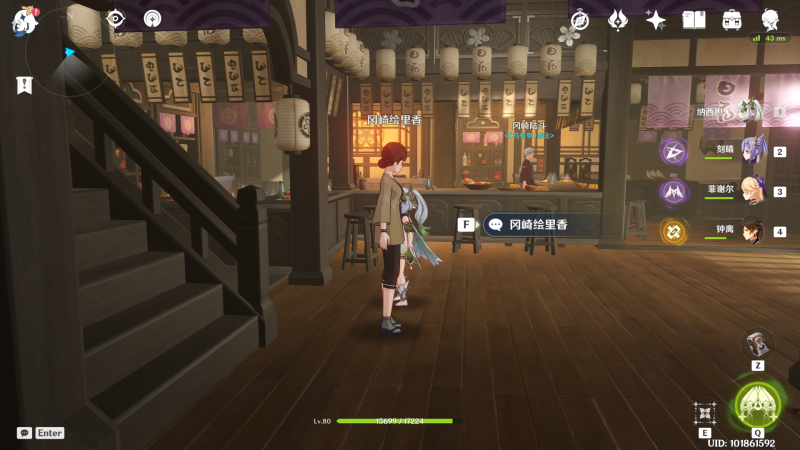Use the camera gadget
This screenshot has height=450, width=800.
[x=758, y=344]
